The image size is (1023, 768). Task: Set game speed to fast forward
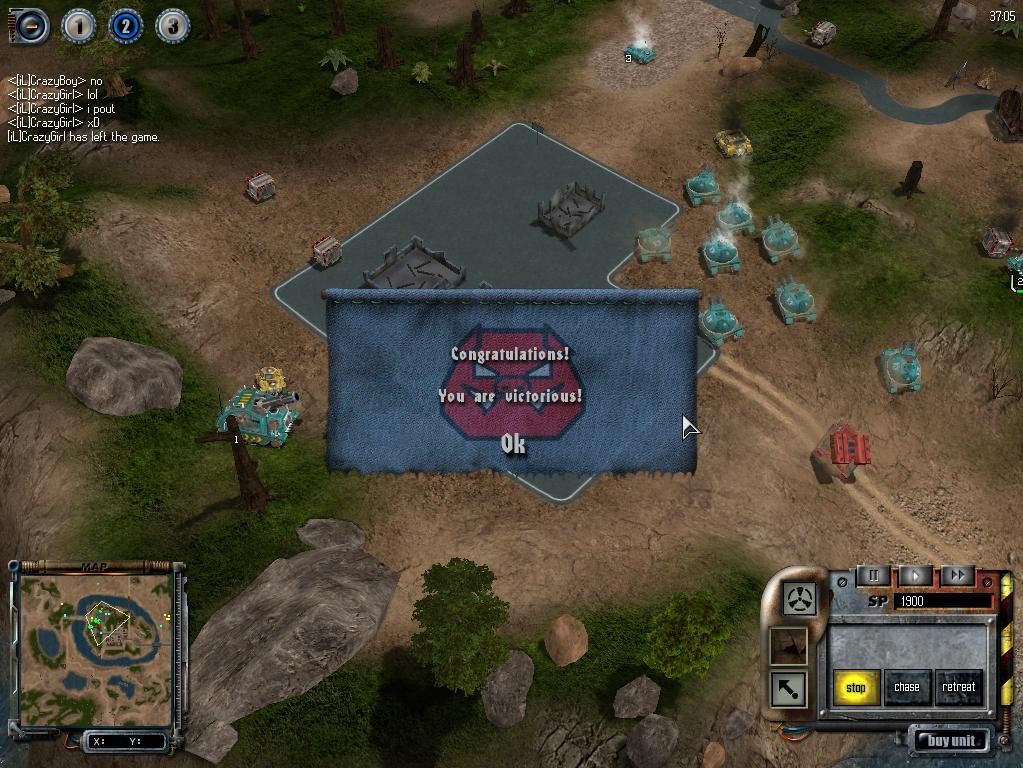957,576
